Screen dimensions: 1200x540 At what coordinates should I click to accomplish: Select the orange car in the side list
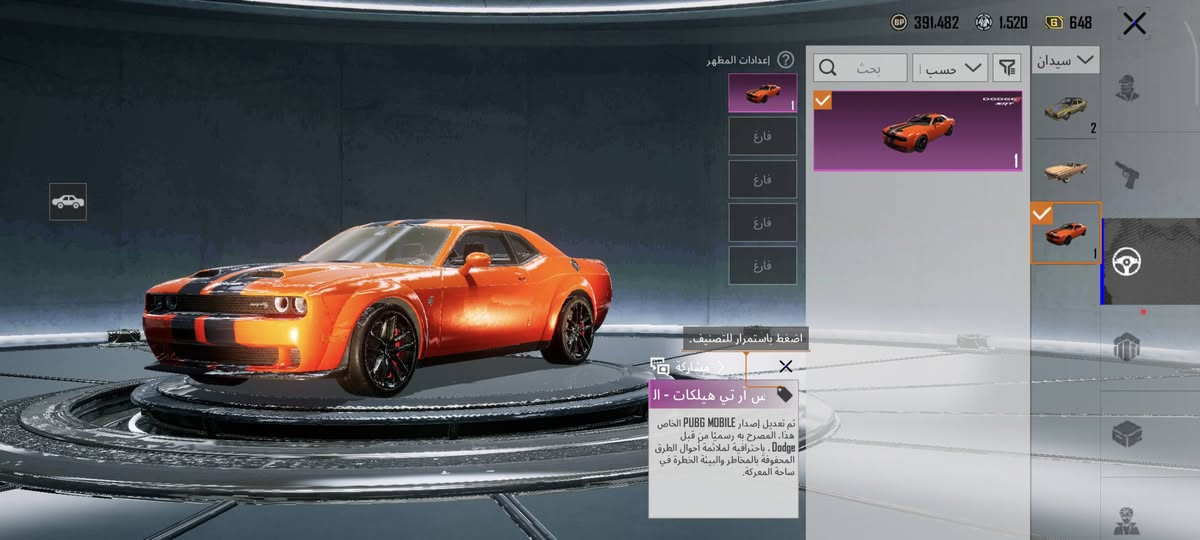[1065, 233]
